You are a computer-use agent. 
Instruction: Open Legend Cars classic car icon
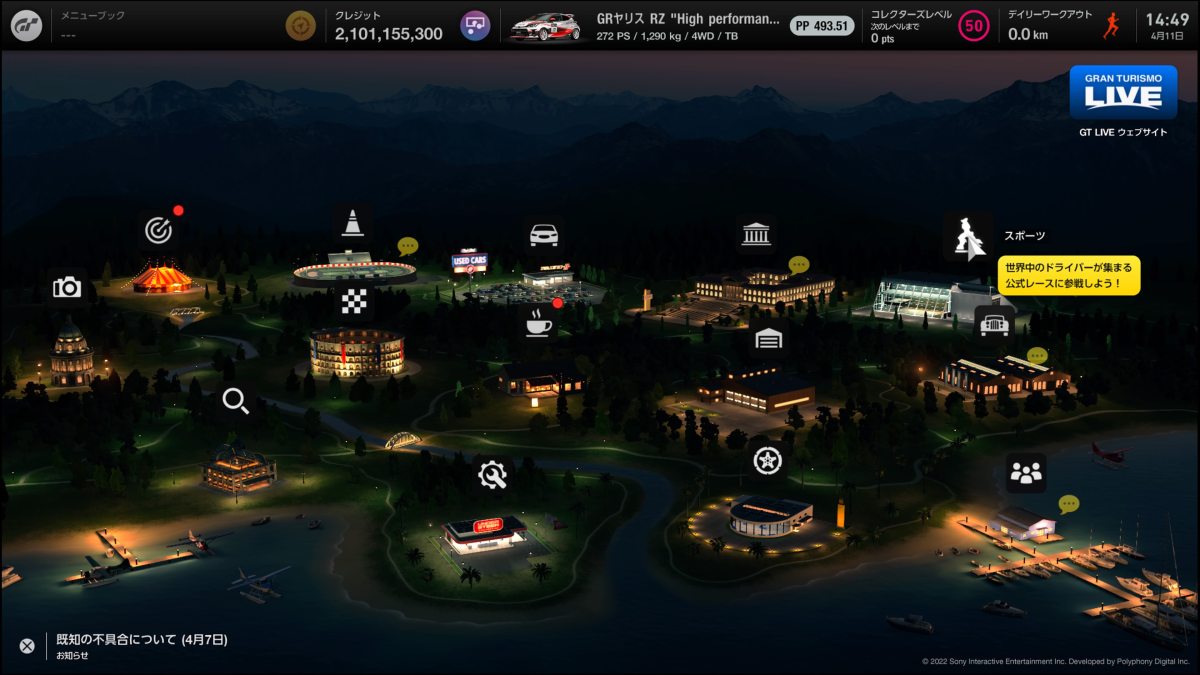(994, 325)
